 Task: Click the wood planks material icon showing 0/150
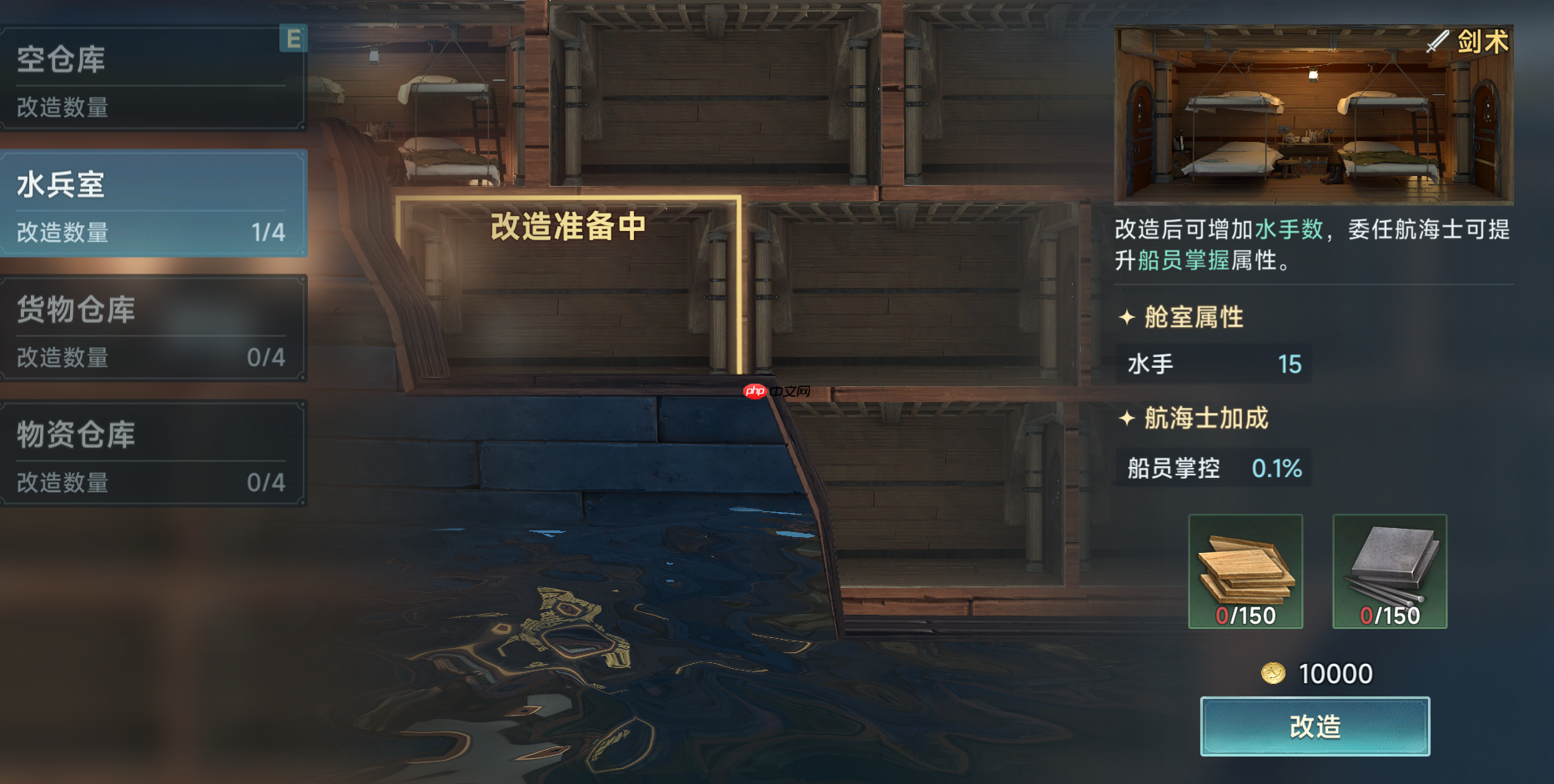pos(1245,571)
